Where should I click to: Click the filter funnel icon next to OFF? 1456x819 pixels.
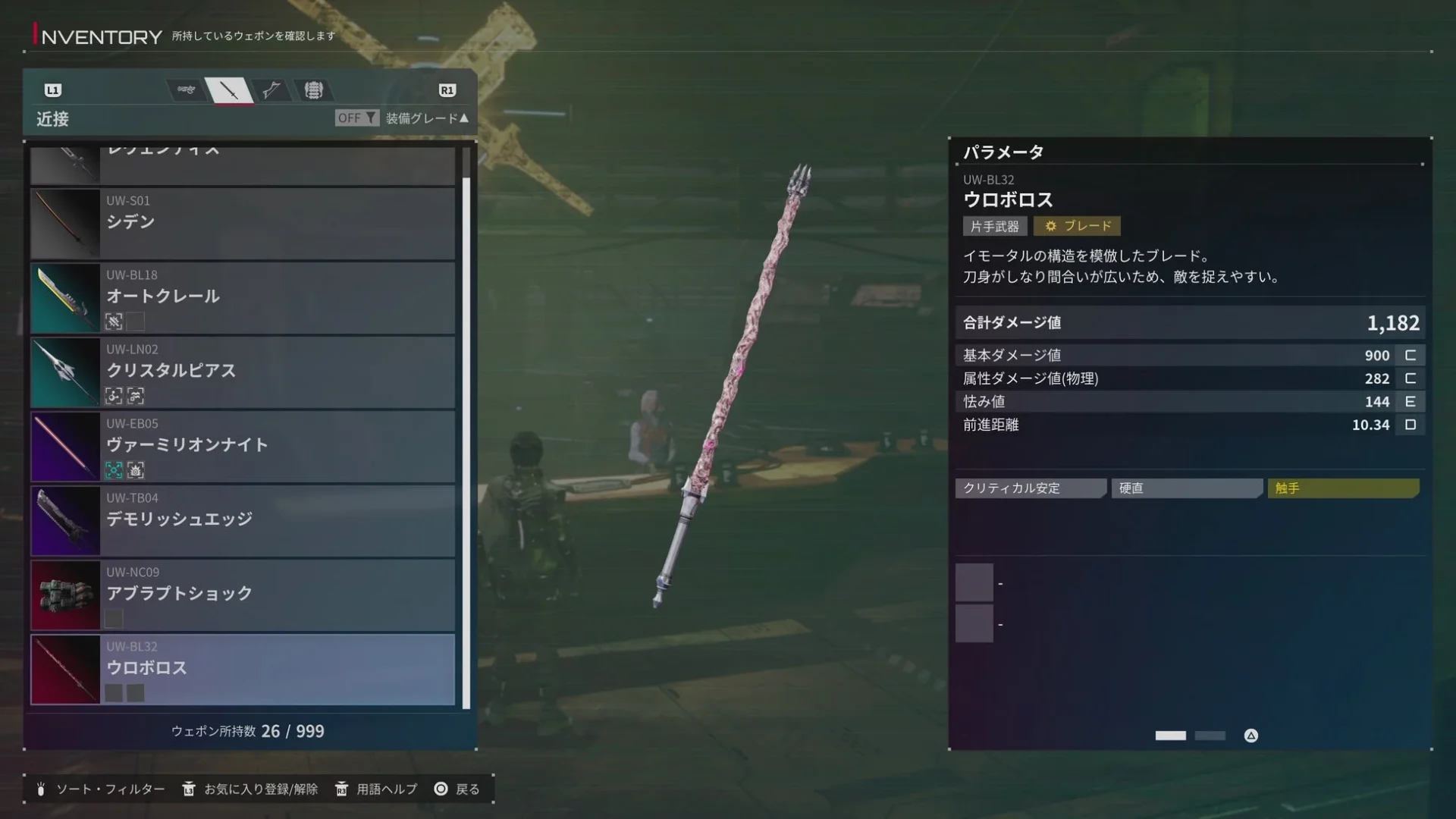[369, 118]
